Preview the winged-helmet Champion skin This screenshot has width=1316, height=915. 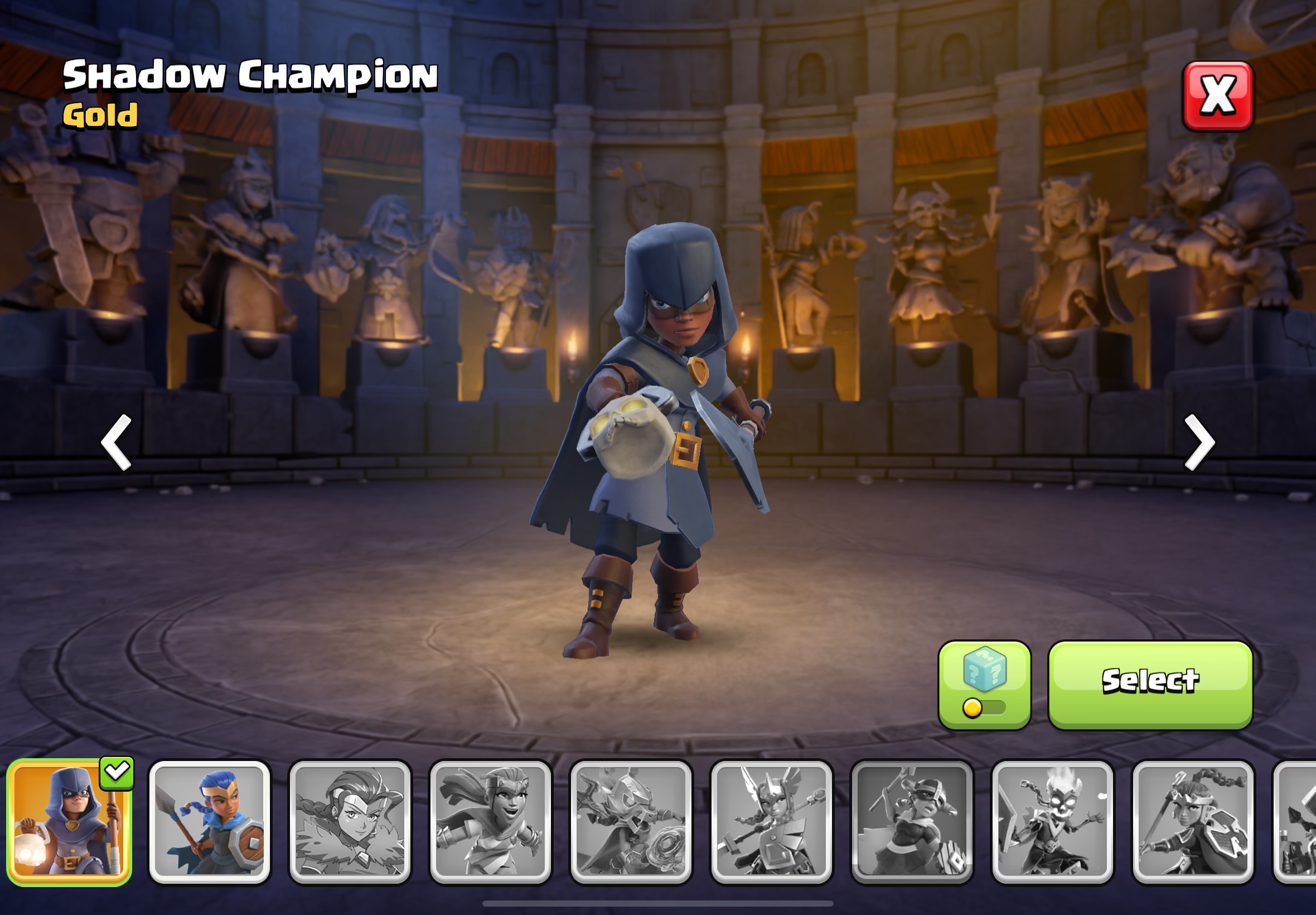771,821
